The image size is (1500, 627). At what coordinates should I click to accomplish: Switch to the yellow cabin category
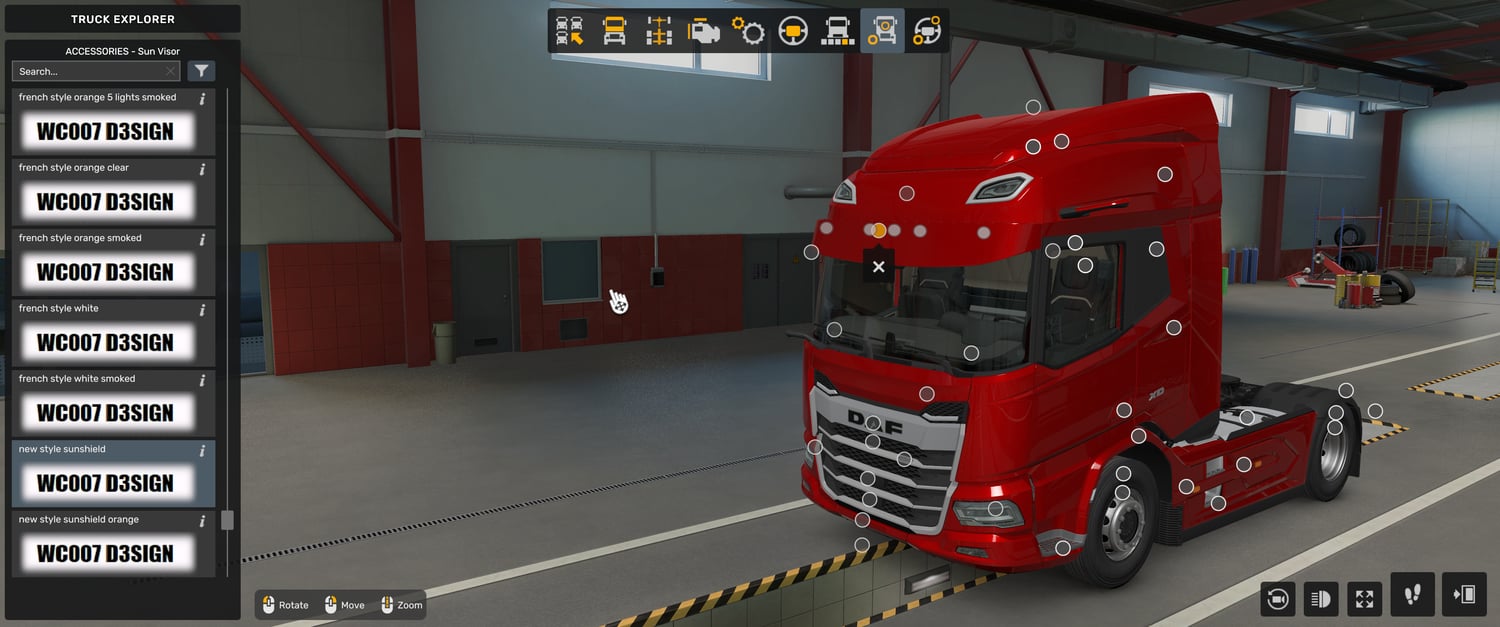(x=614, y=31)
